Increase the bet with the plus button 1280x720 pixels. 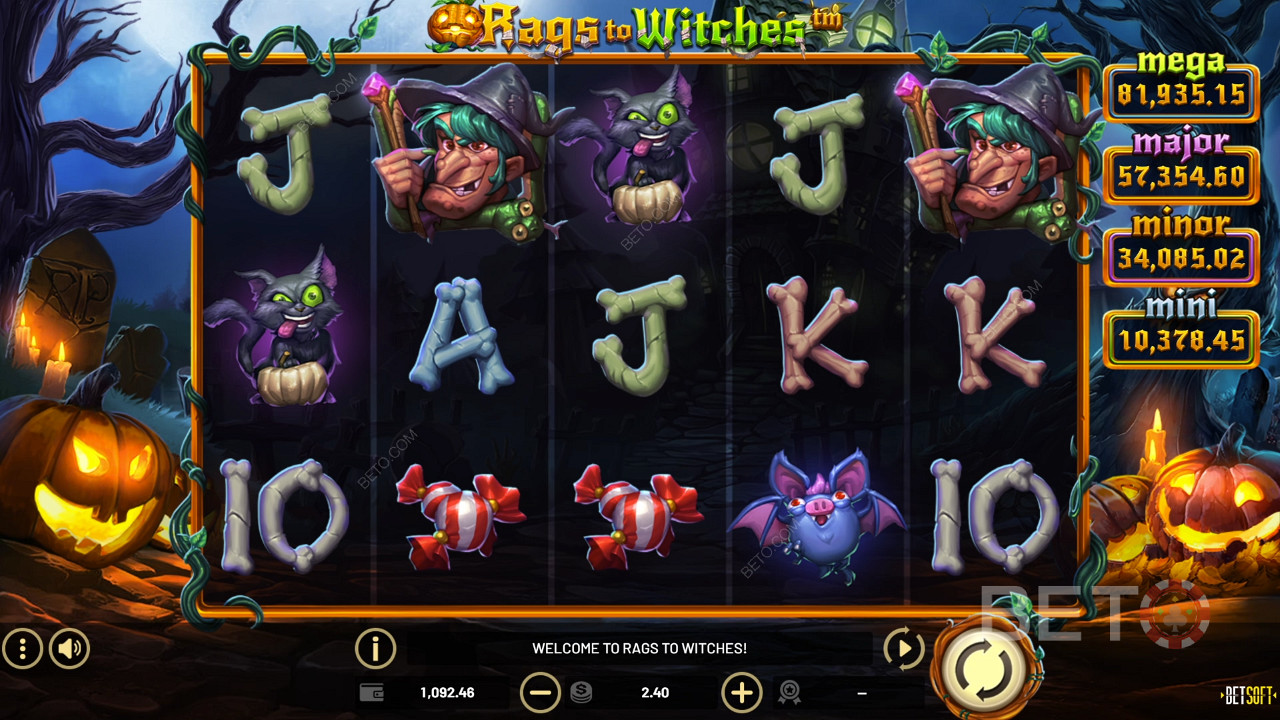[x=741, y=692]
